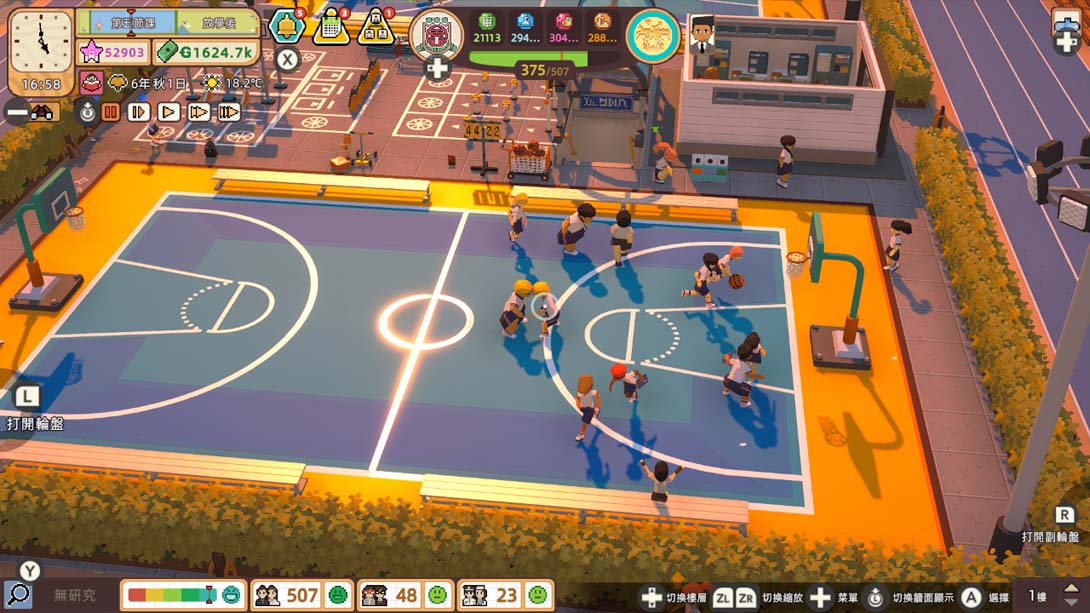Viewport: 1090px width, 613px height.
Task: Open the class period schedule bar
Action: [x=168, y=21]
